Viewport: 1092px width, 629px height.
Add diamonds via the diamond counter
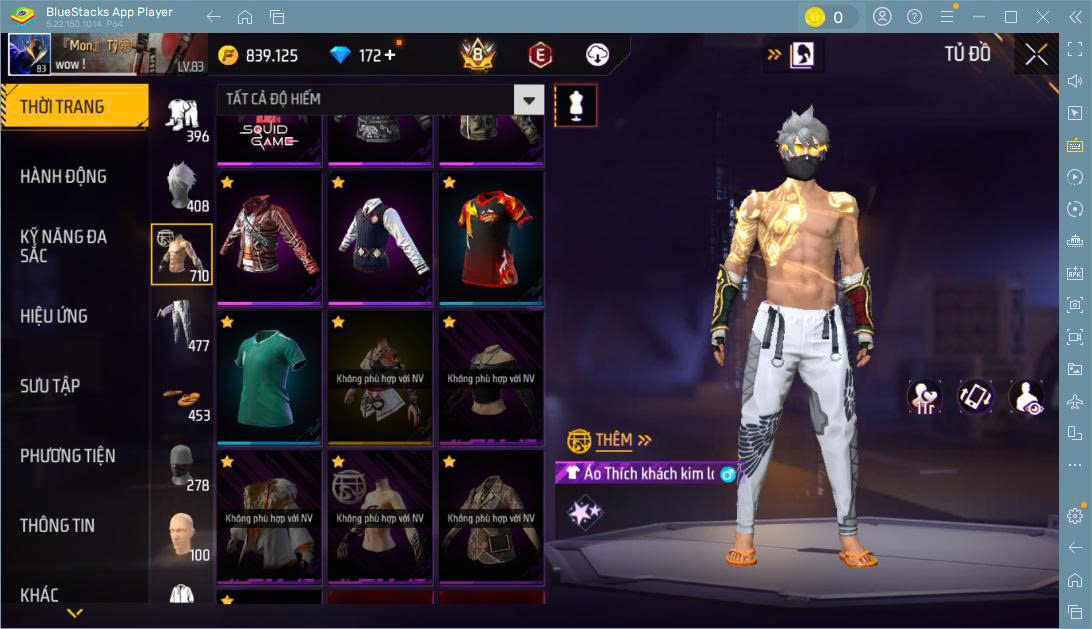point(390,56)
